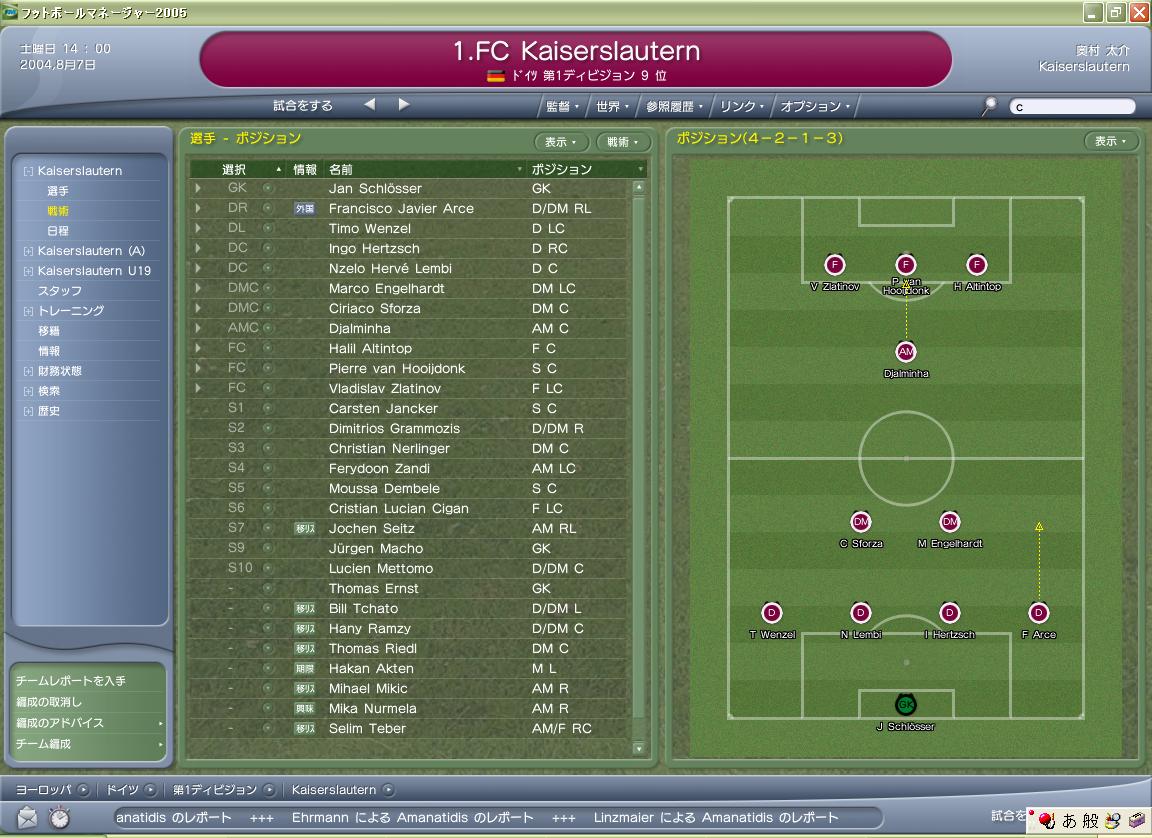Viewport: 1152px width, 838px height.
Task: Select Djalminha's marker on the pitch
Action: [906, 352]
